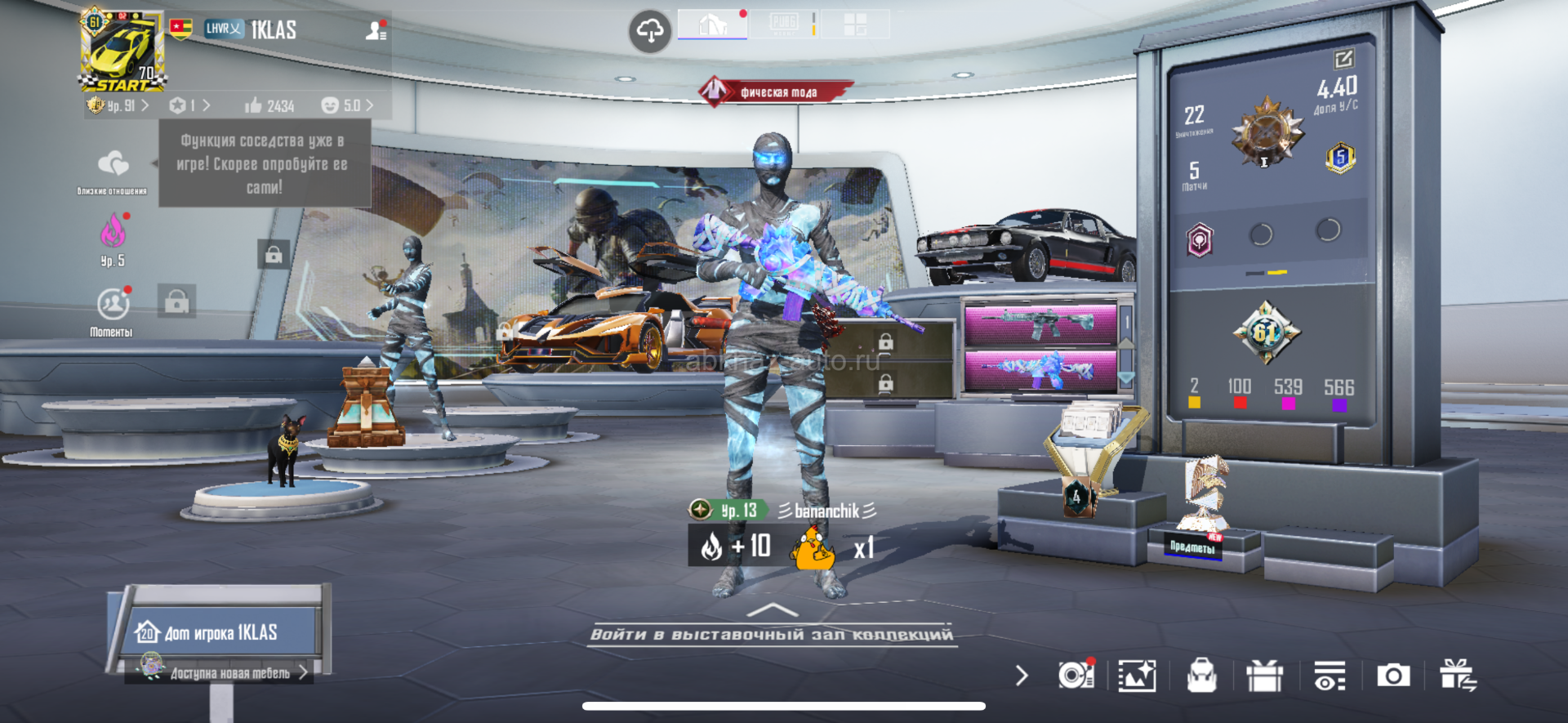Screen dimensions: 1568x723
Task: Switch to the PUBG Mobile stats tab
Action: point(784,25)
